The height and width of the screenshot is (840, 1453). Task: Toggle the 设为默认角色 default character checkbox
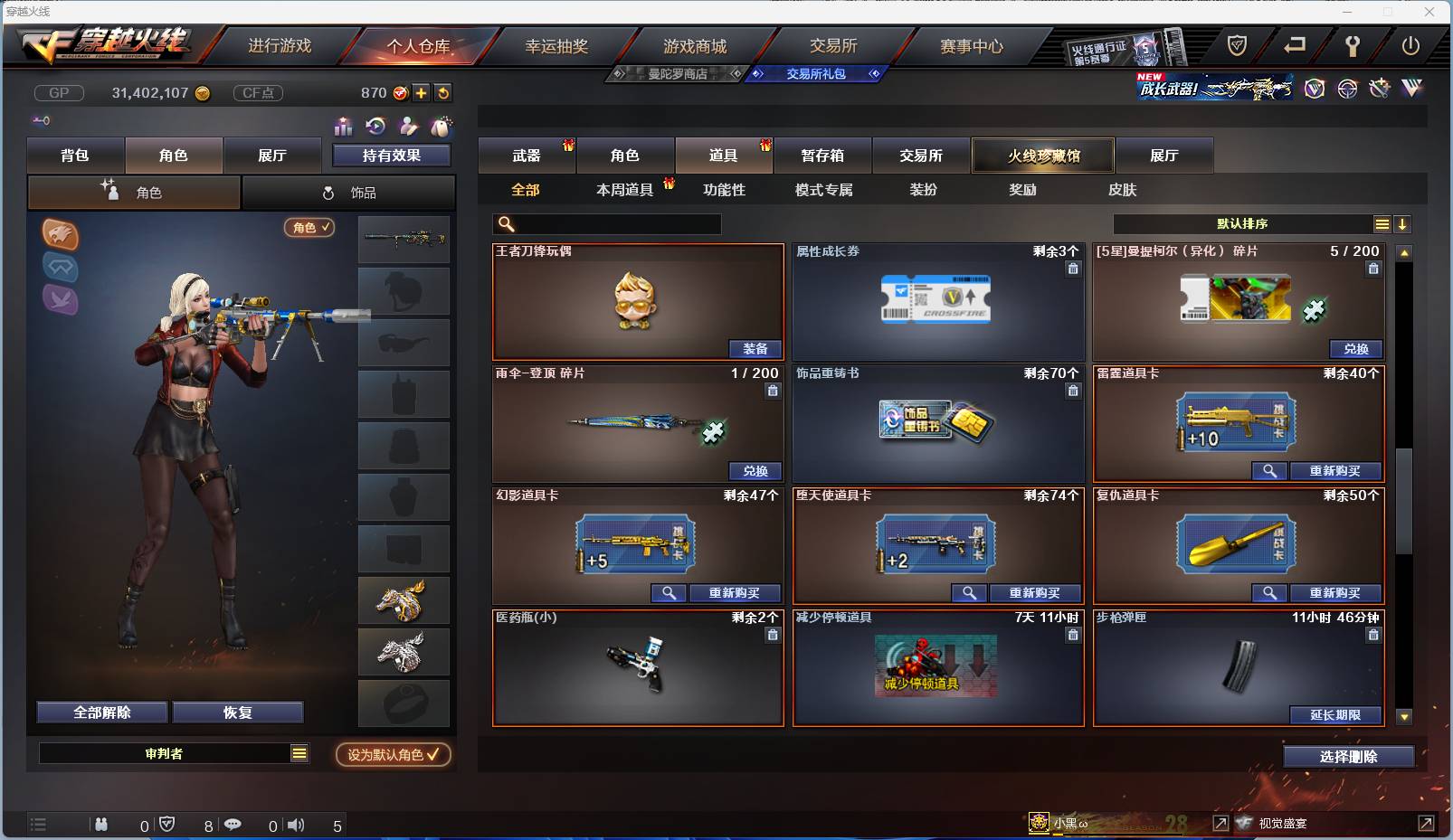coord(393,756)
